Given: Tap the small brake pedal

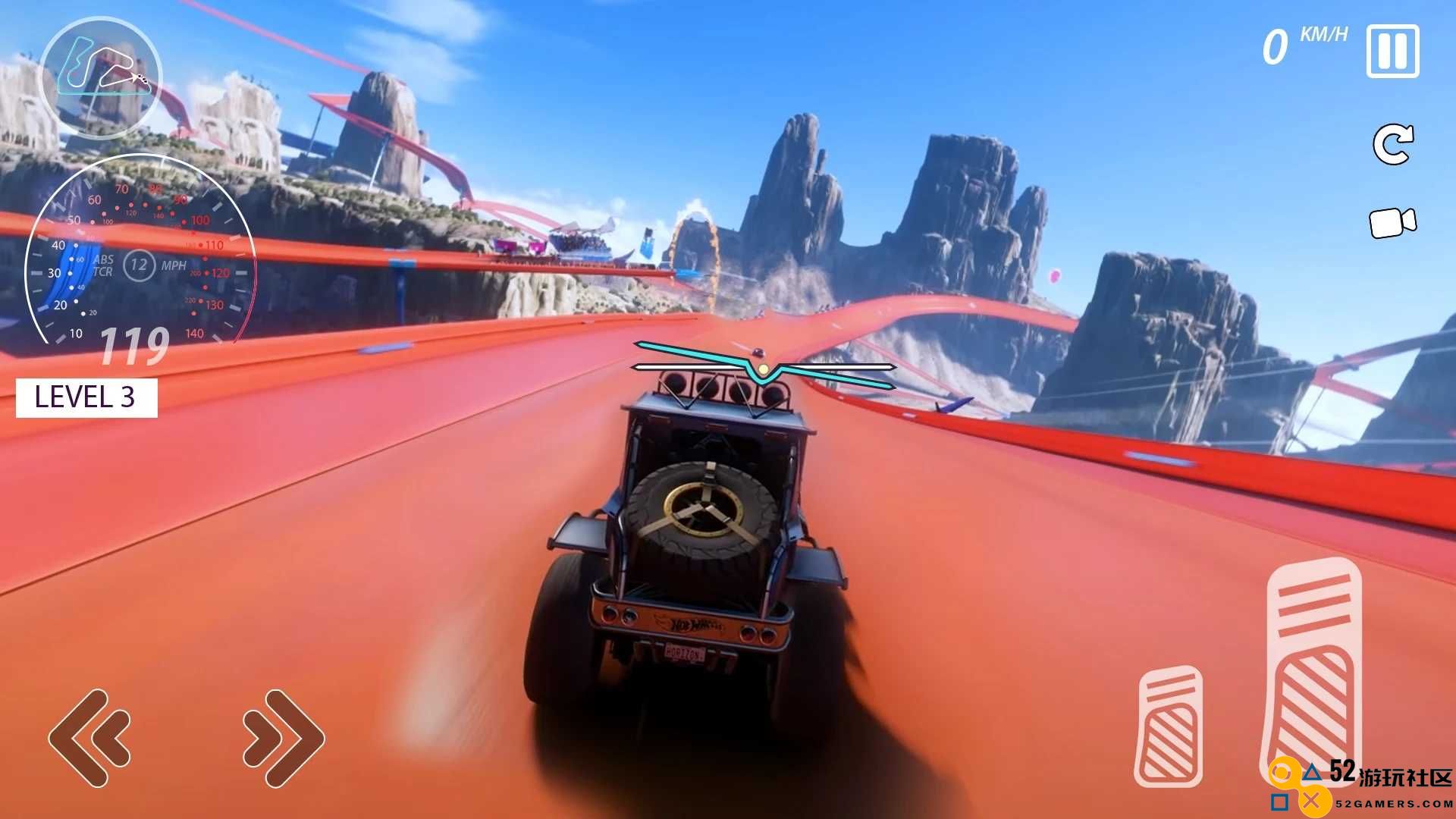Looking at the screenshot, I should [x=1169, y=726].
